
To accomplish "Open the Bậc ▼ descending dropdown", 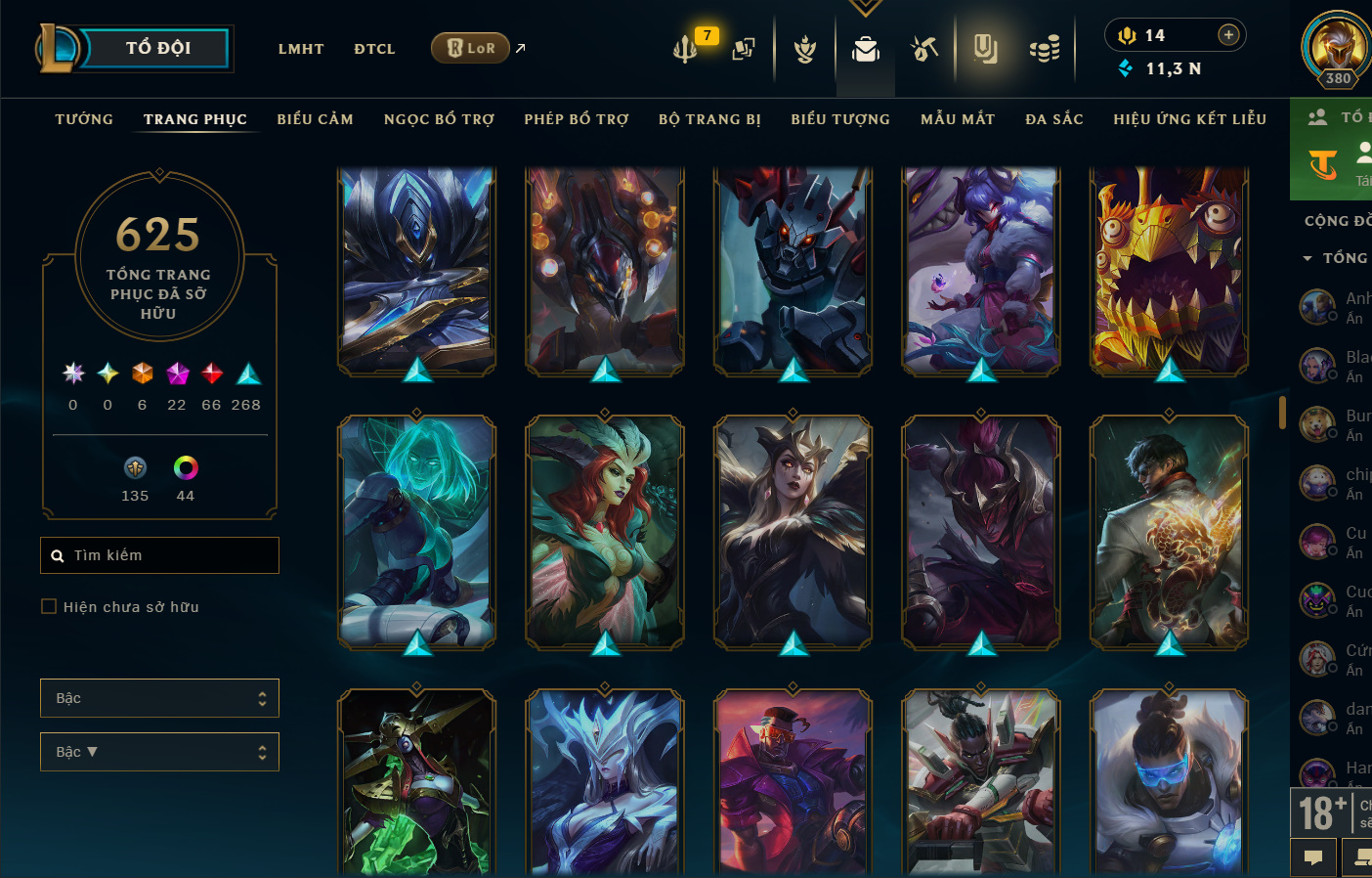I will [159, 752].
